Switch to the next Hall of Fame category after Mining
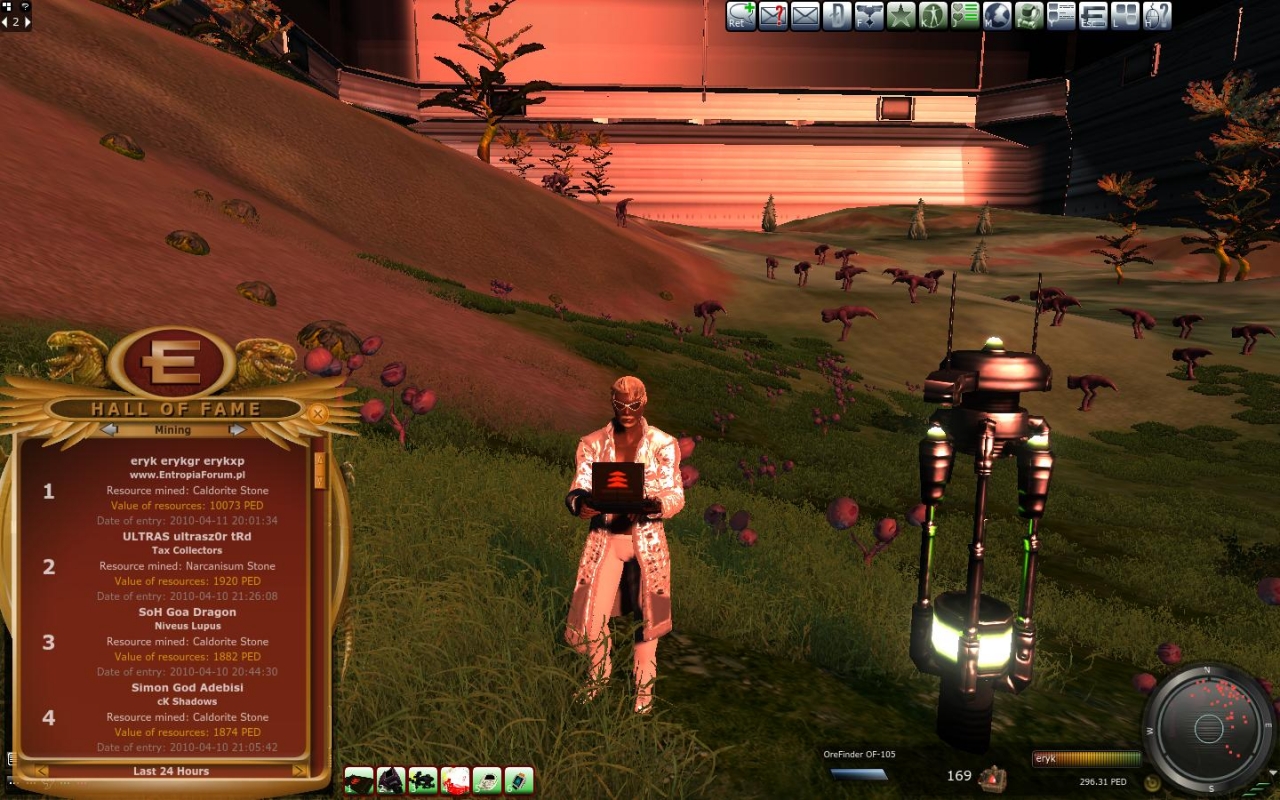 coord(237,430)
